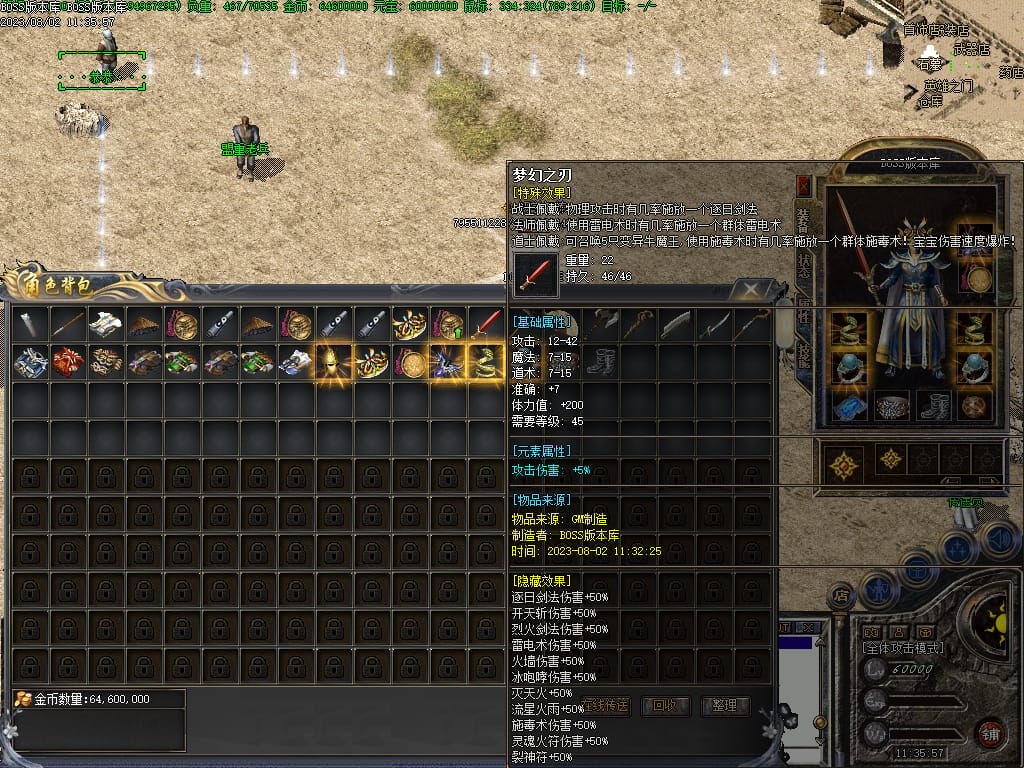Close the character equipment panel
The image size is (1024, 768).
(x=803, y=185)
